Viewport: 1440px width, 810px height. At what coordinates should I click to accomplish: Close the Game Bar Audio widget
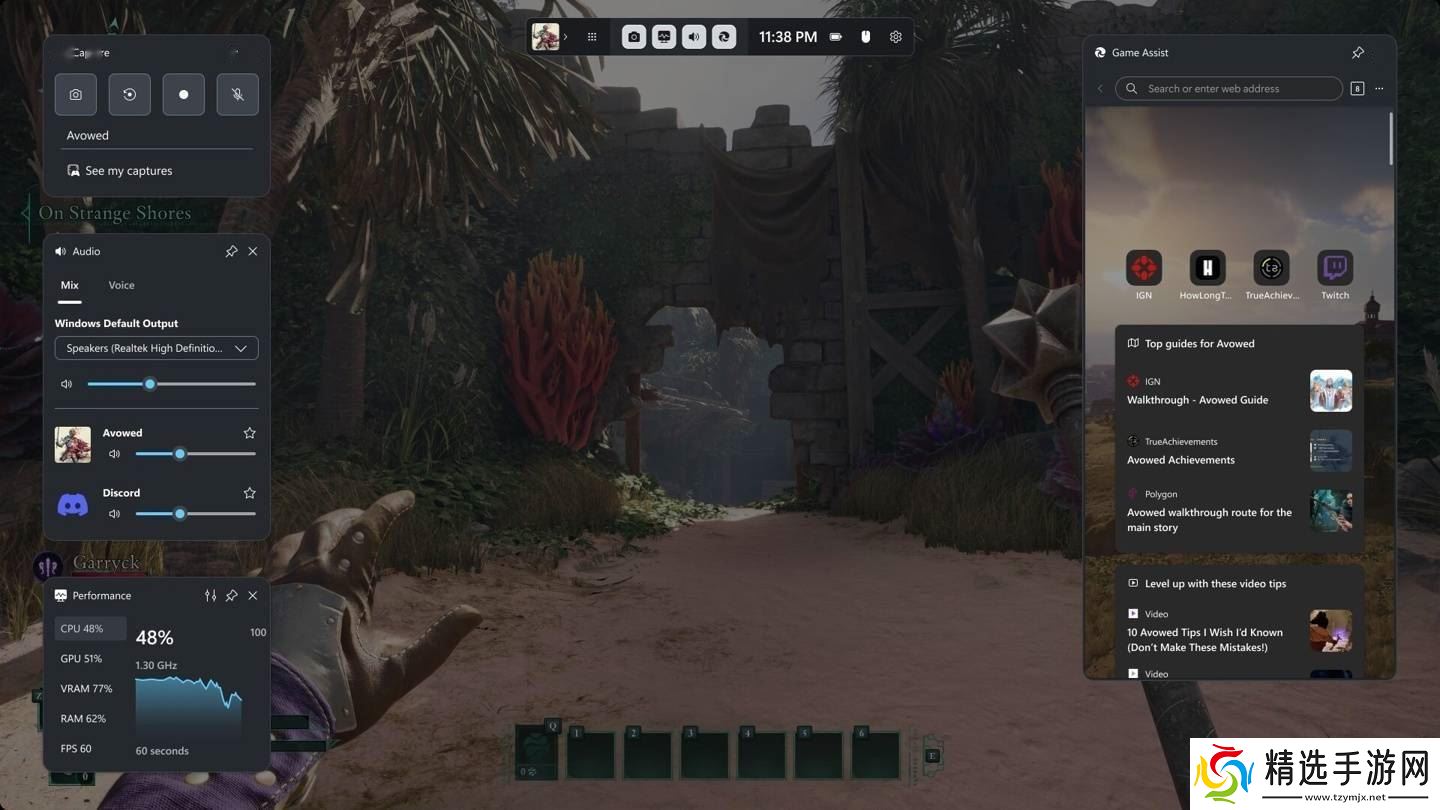(253, 252)
